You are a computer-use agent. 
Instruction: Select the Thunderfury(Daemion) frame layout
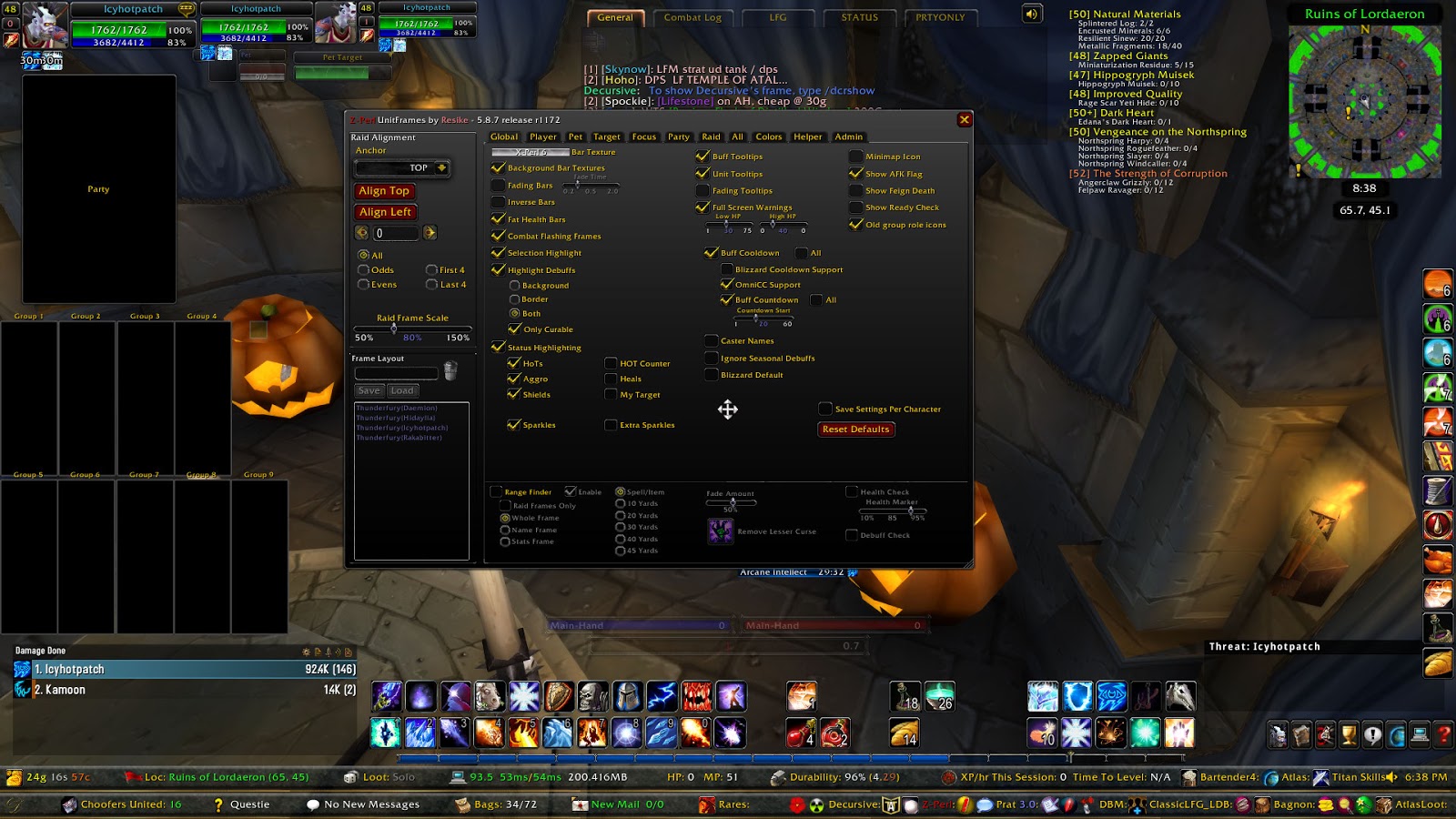point(397,409)
